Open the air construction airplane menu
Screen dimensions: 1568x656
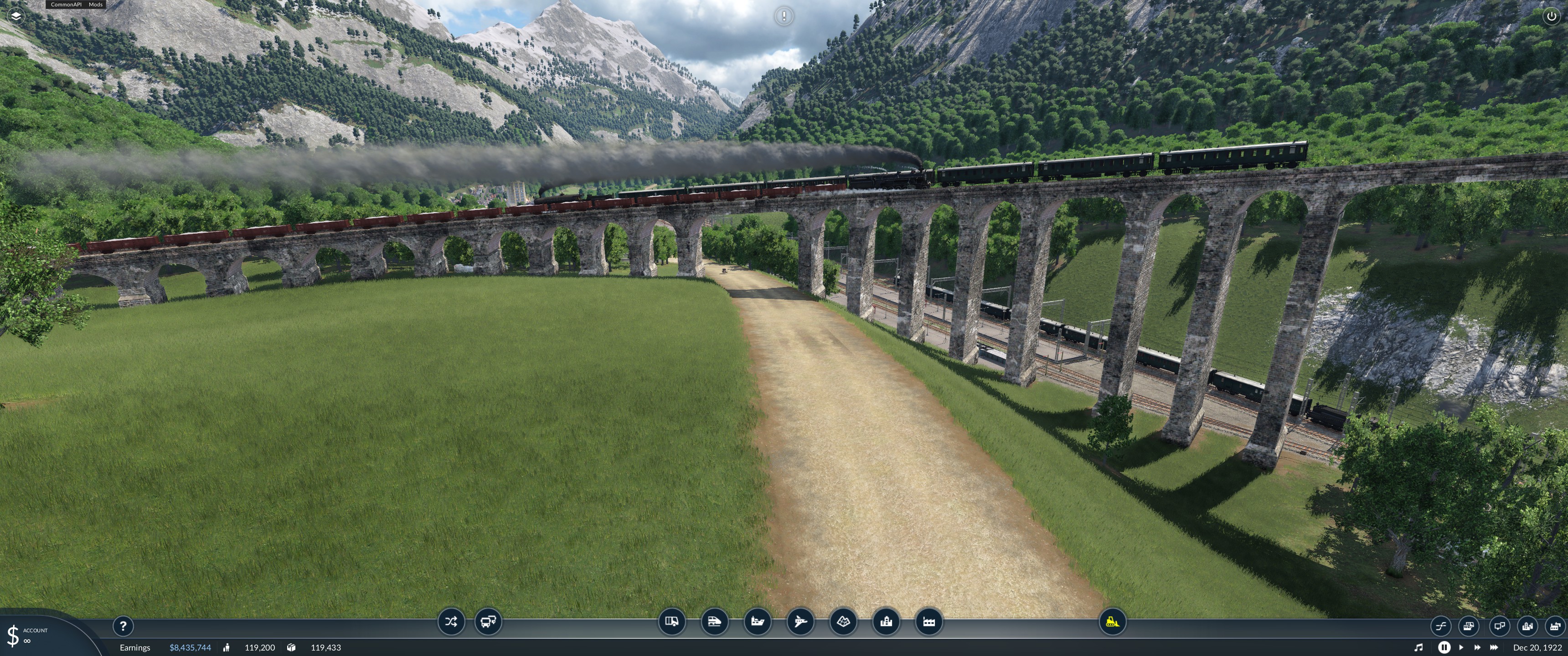800,622
